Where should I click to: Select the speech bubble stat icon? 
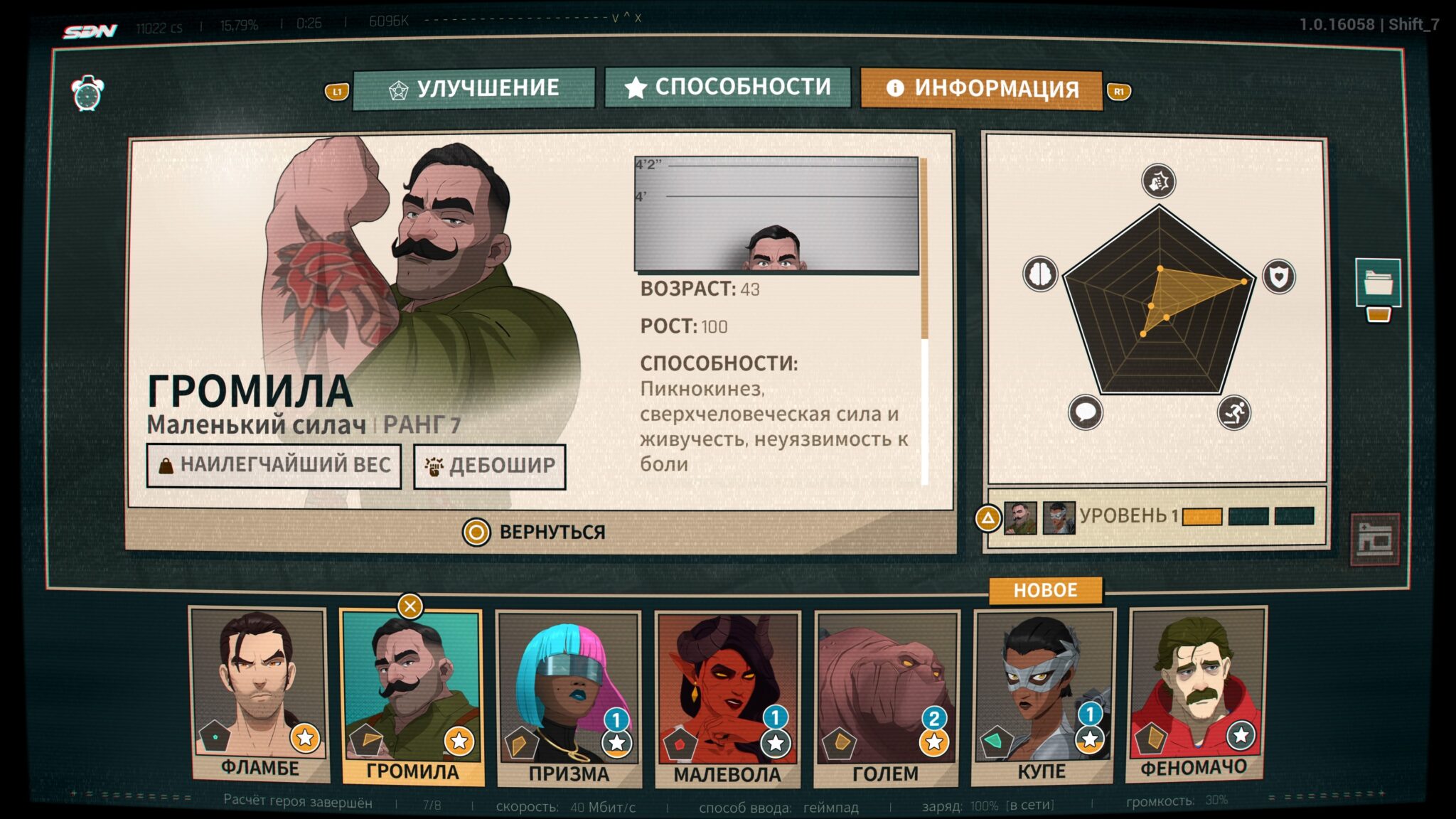(x=1086, y=412)
